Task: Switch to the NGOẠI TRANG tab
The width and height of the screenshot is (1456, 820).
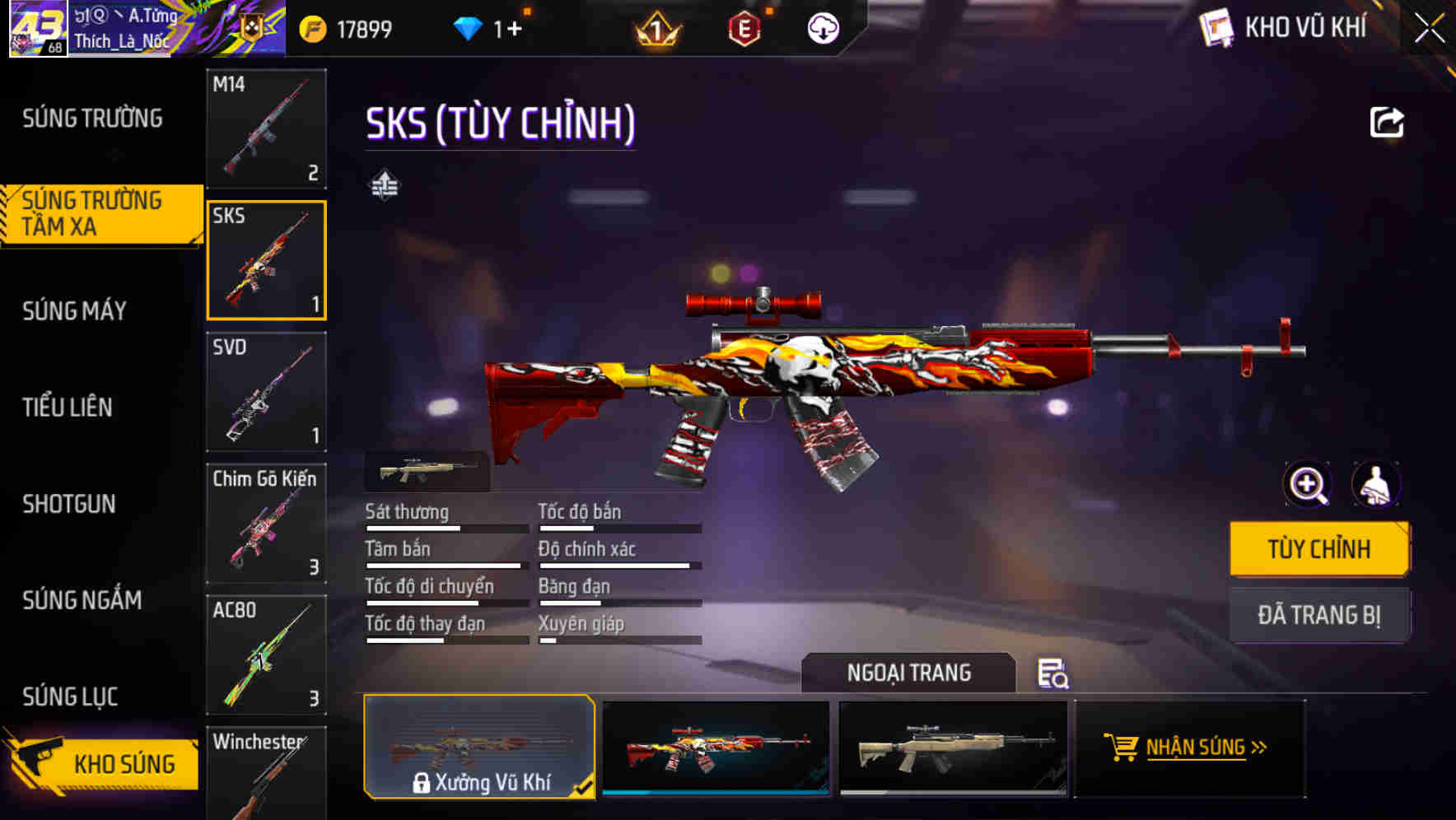Action: tap(910, 673)
